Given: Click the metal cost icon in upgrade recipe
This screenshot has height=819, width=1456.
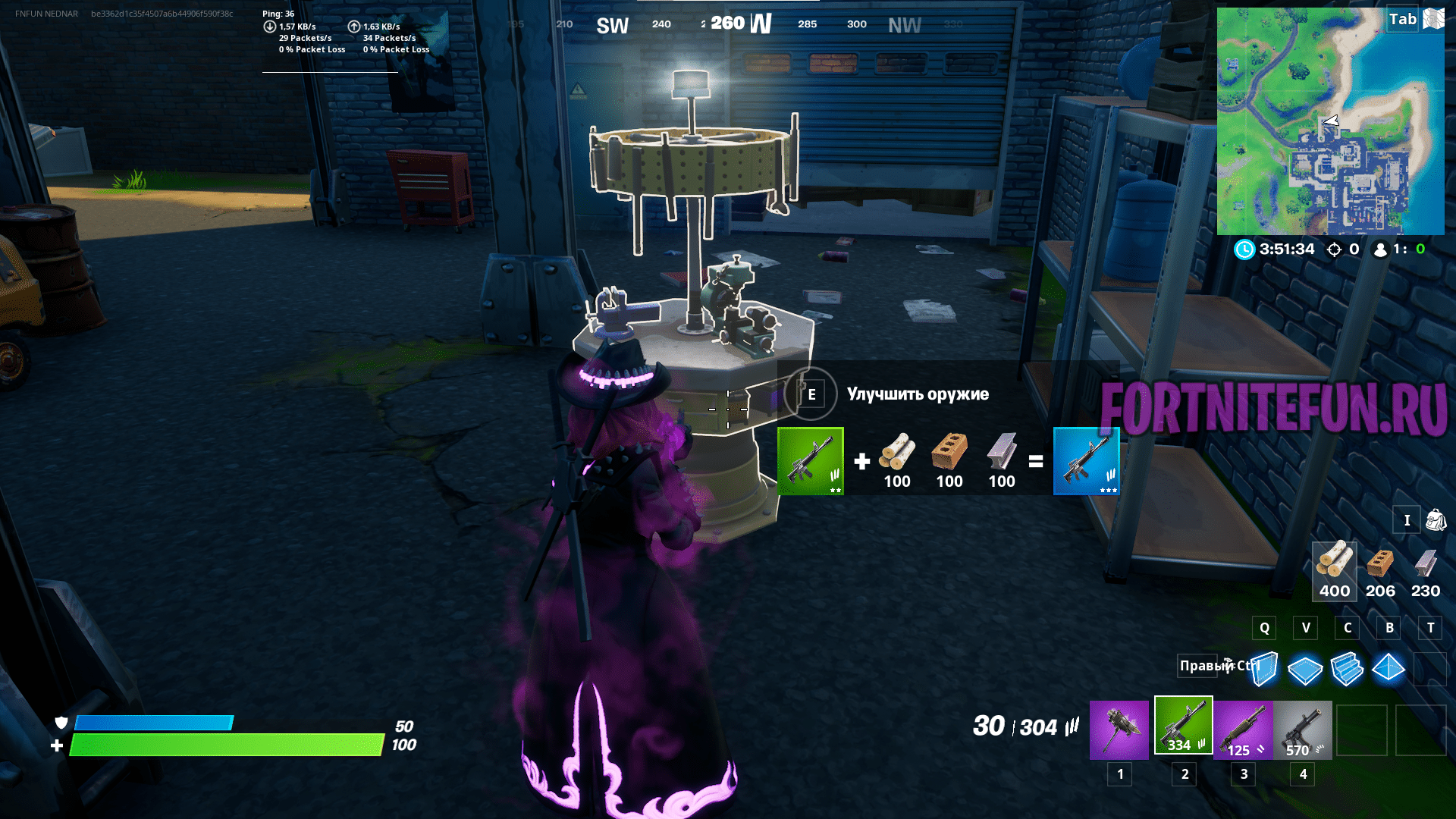Looking at the screenshot, I should coord(1001,453).
